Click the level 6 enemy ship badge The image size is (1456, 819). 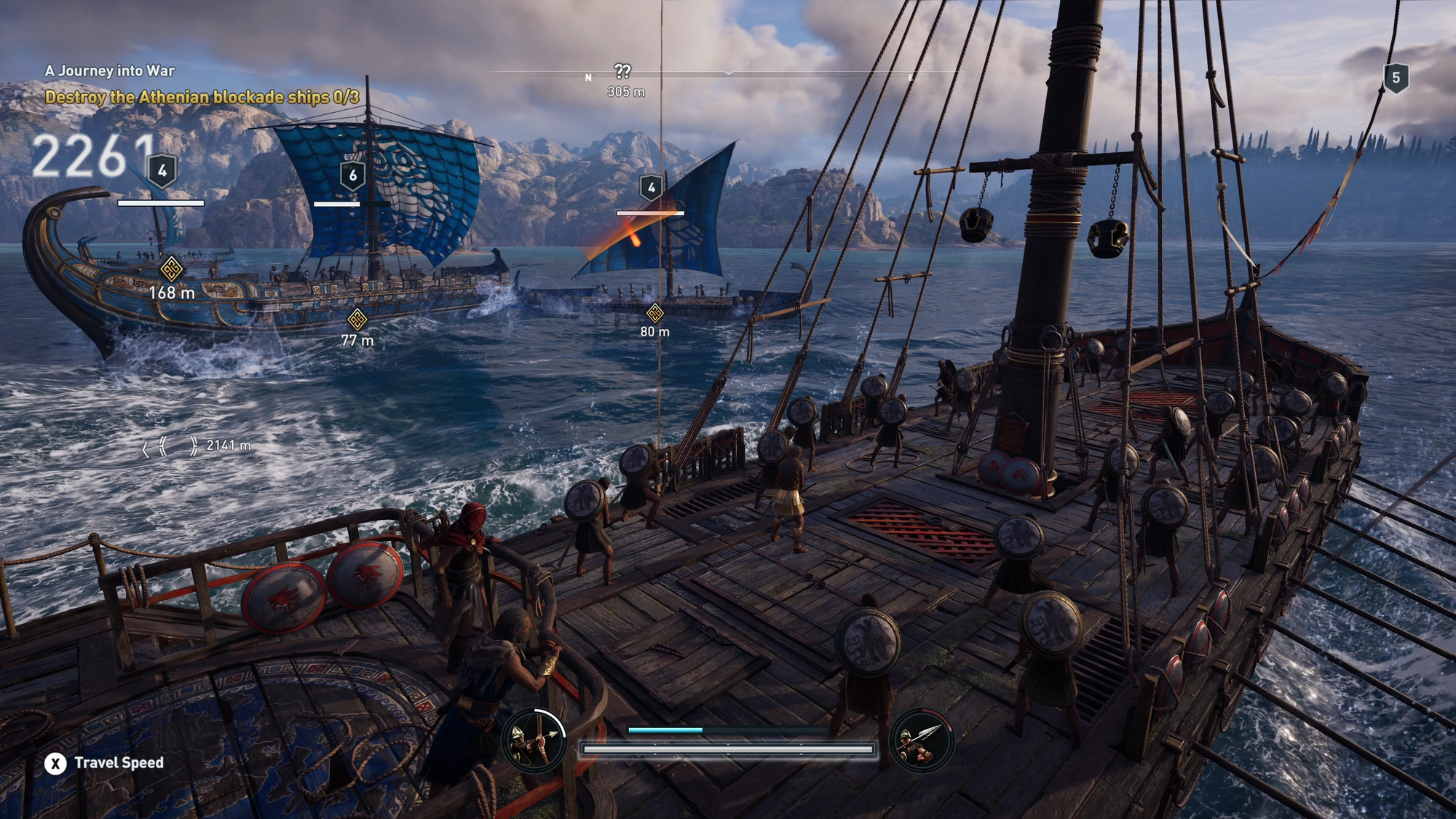click(x=353, y=175)
